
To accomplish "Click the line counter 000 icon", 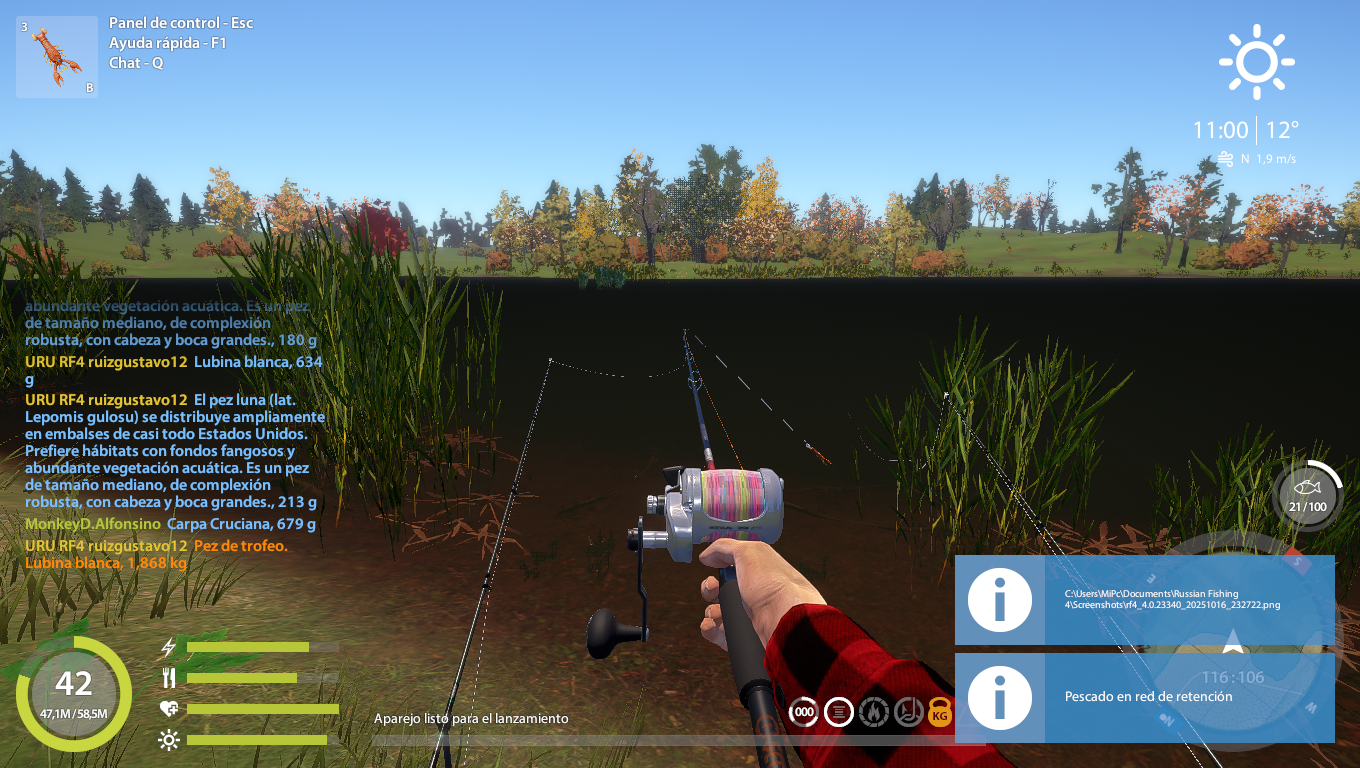I will click(803, 712).
